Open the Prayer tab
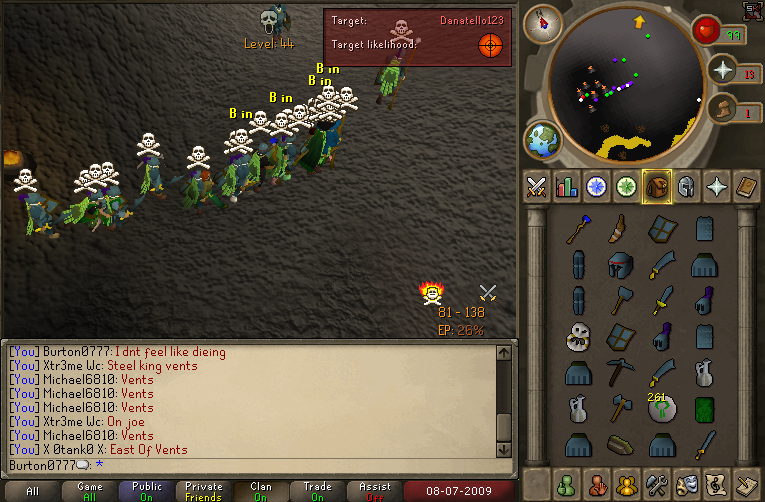The width and height of the screenshot is (765, 502). coord(717,187)
